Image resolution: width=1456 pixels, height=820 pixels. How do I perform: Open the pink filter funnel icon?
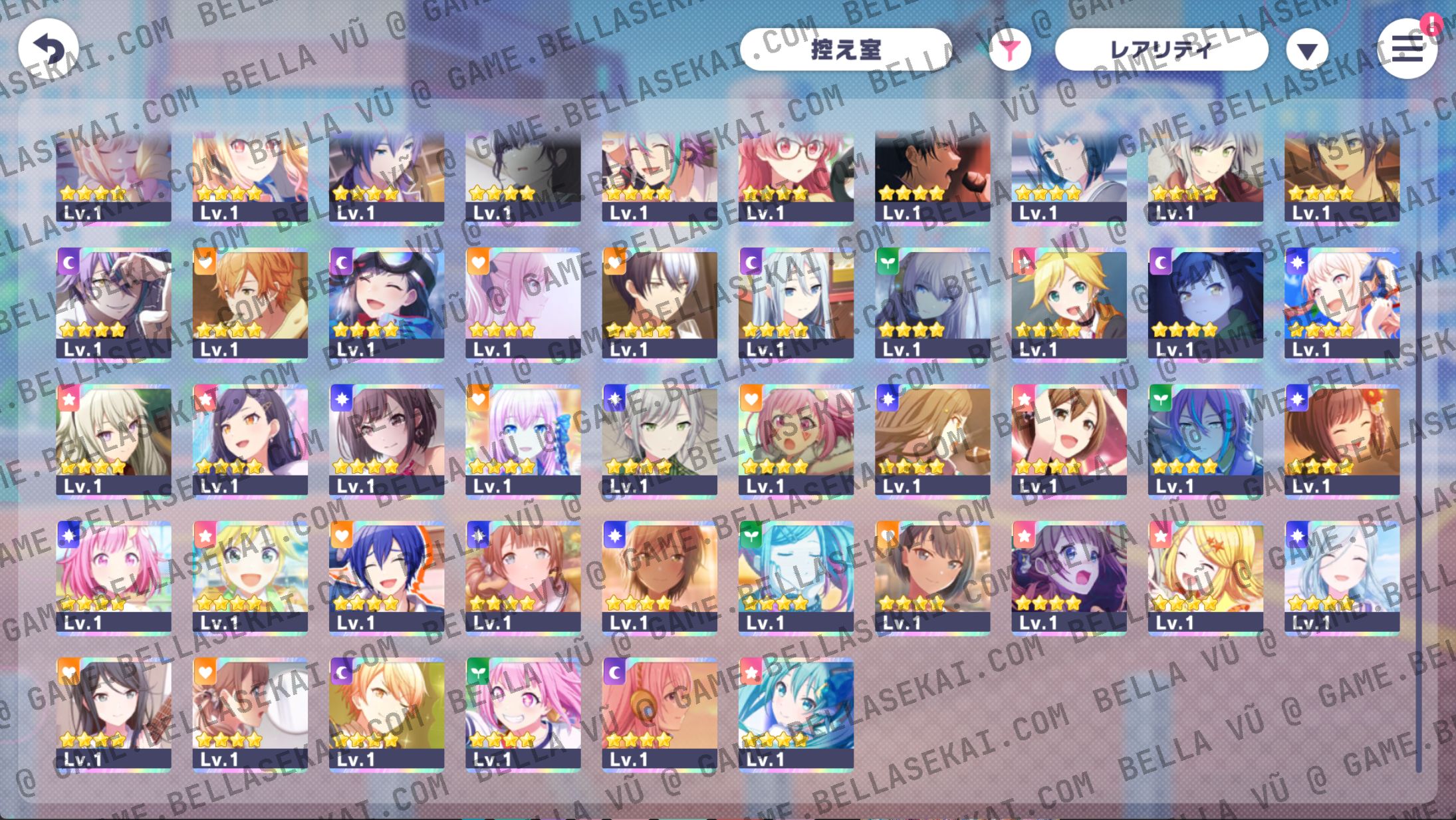click(1009, 49)
